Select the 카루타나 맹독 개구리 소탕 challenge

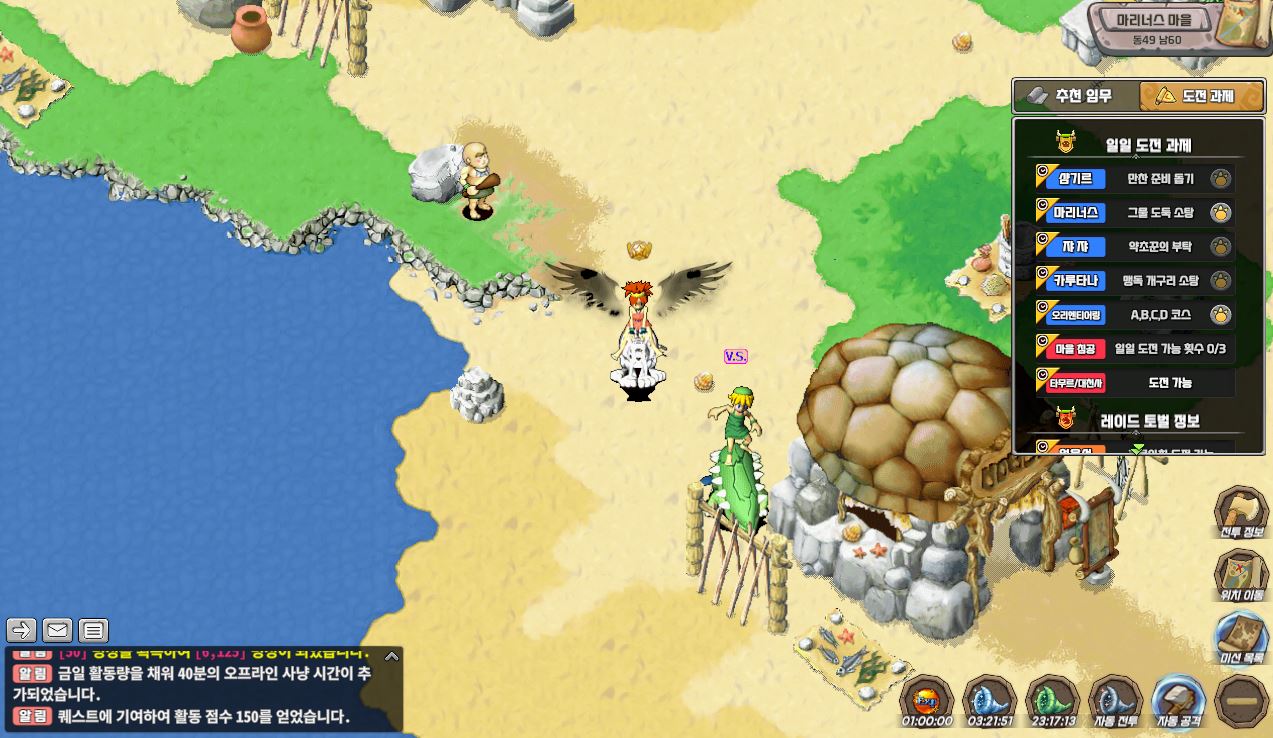(1135, 281)
